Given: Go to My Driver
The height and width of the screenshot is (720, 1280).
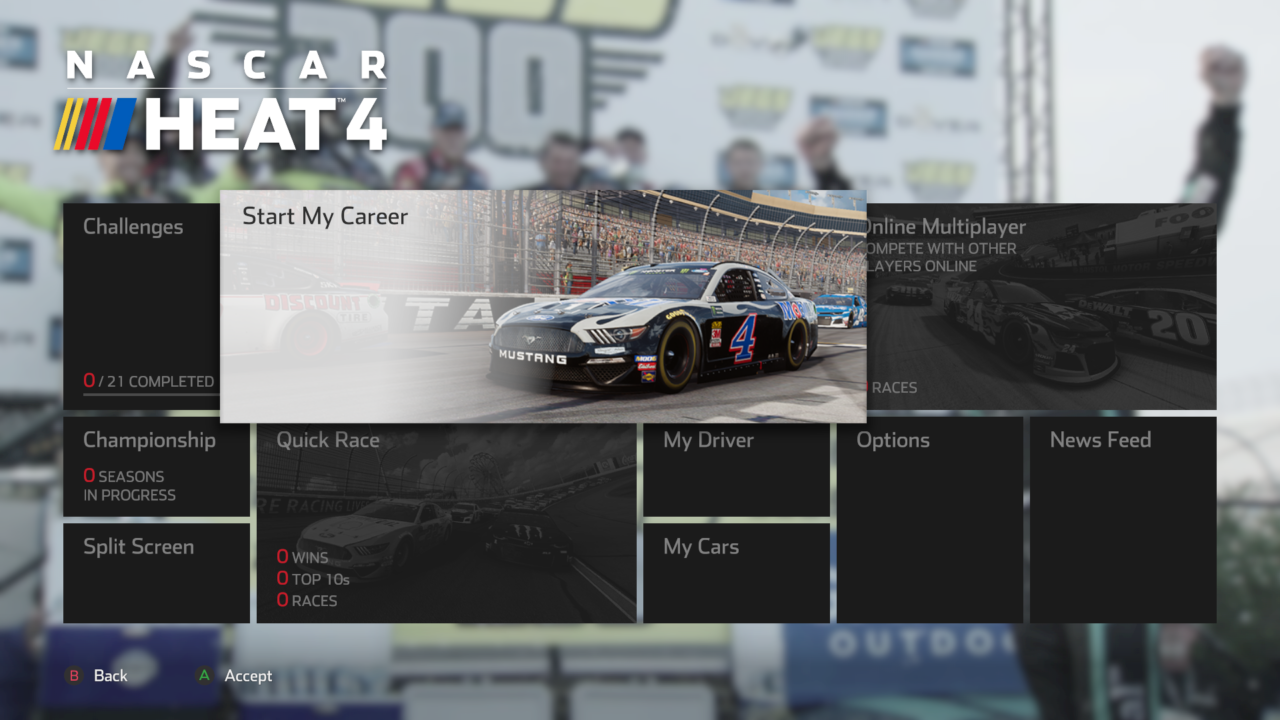Looking at the screenshot, I should click(x=736, y=466).
